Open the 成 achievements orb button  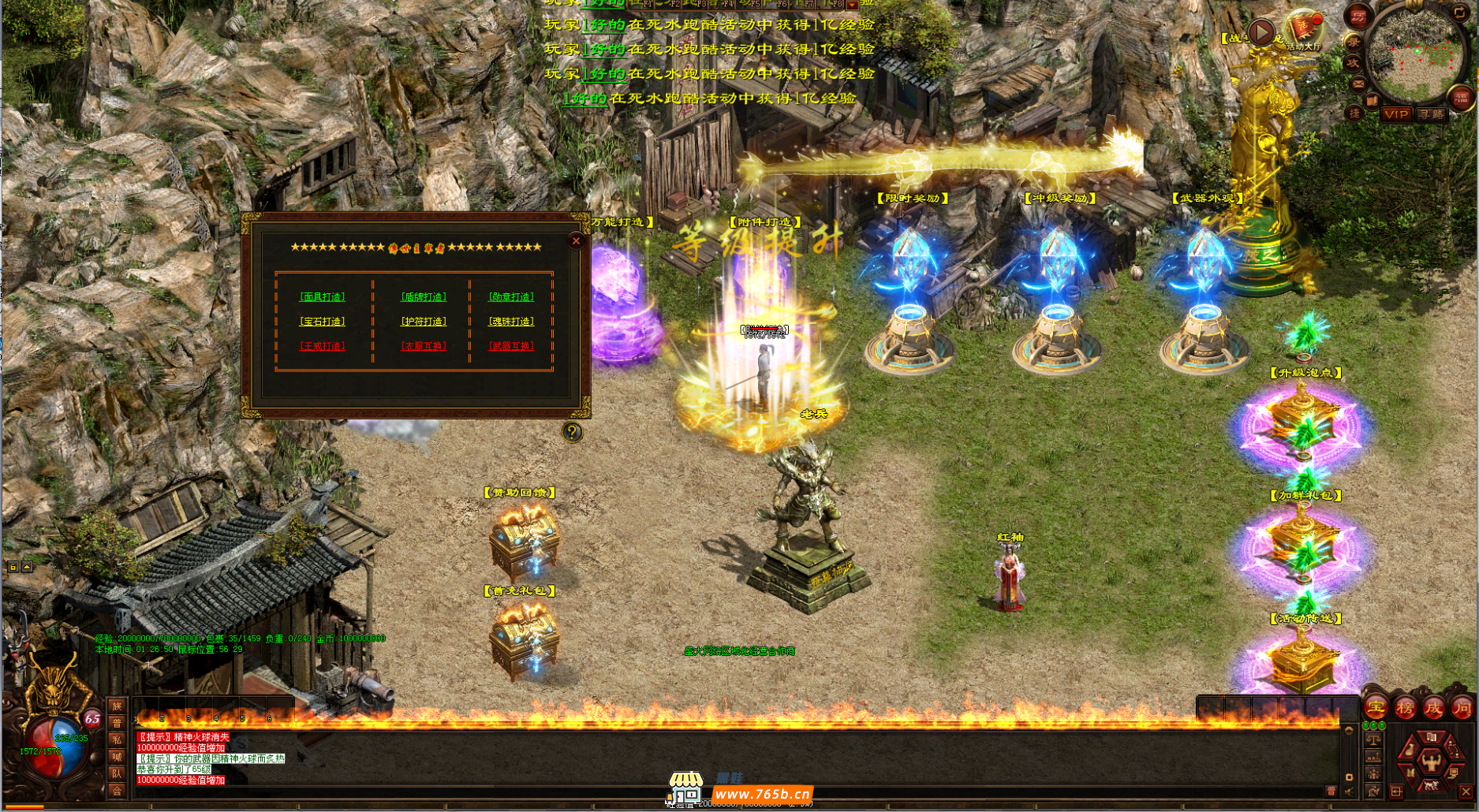point(1433,707)
